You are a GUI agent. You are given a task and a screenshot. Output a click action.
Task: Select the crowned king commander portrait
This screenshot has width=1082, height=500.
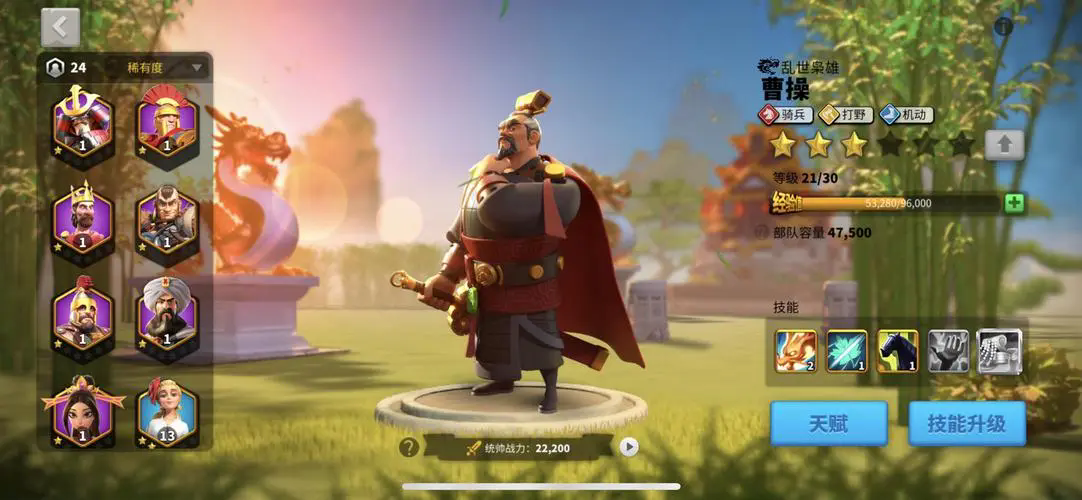pyautogui.click(x=83, y=218)
